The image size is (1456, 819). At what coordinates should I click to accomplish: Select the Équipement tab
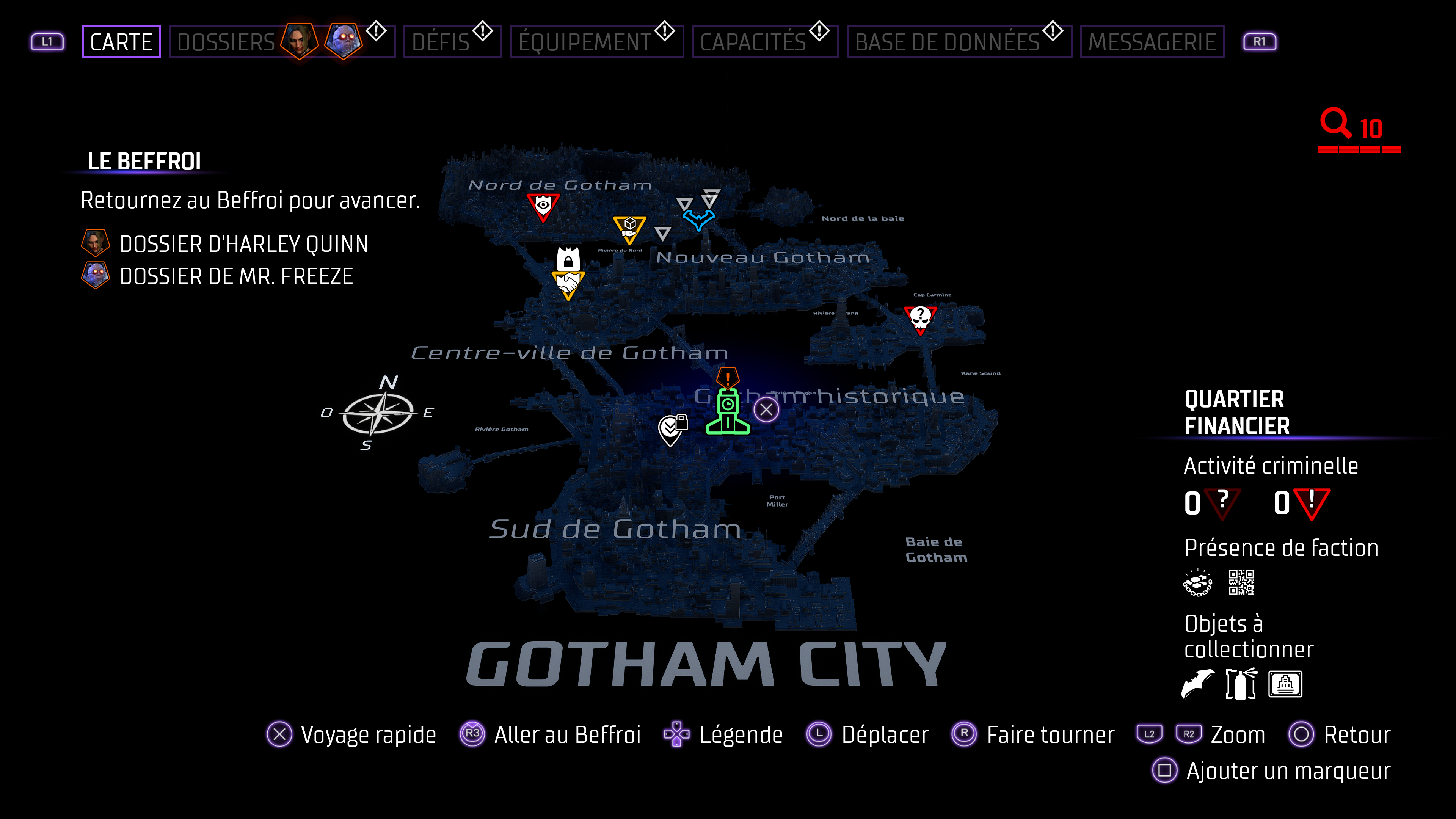click(x=585, y=42)
